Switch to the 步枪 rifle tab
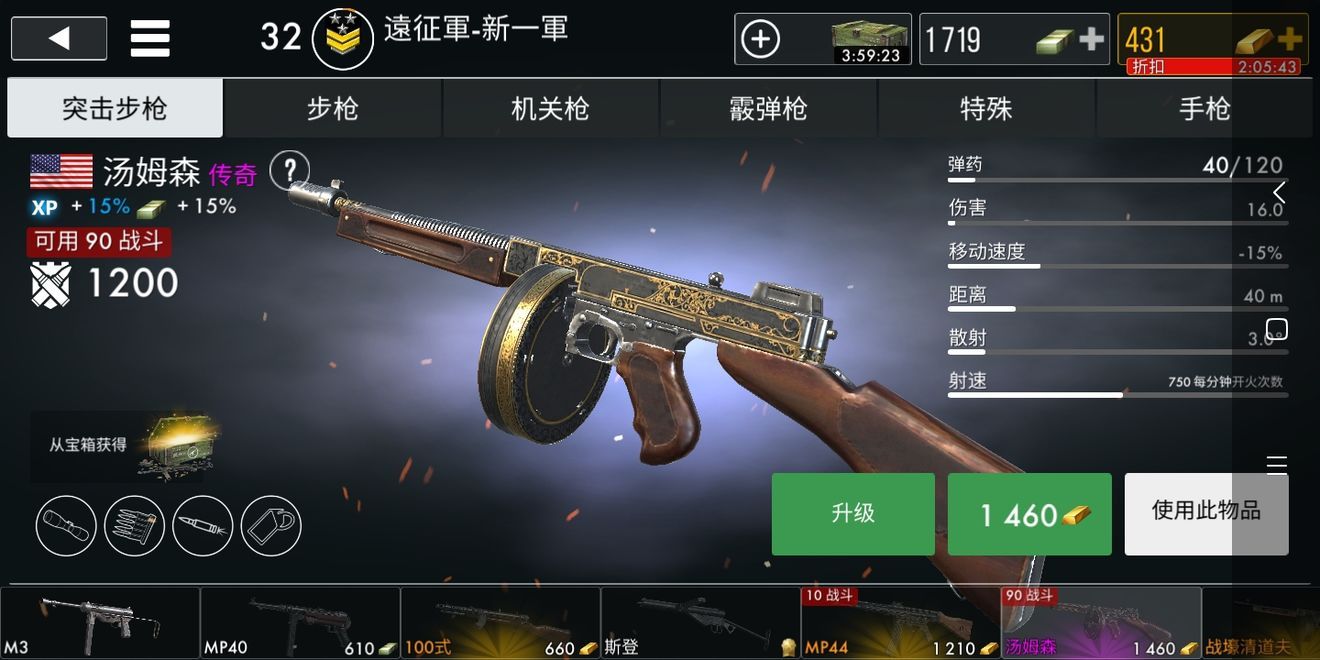This screenshot has height=660, width=1320. (332, 108)
